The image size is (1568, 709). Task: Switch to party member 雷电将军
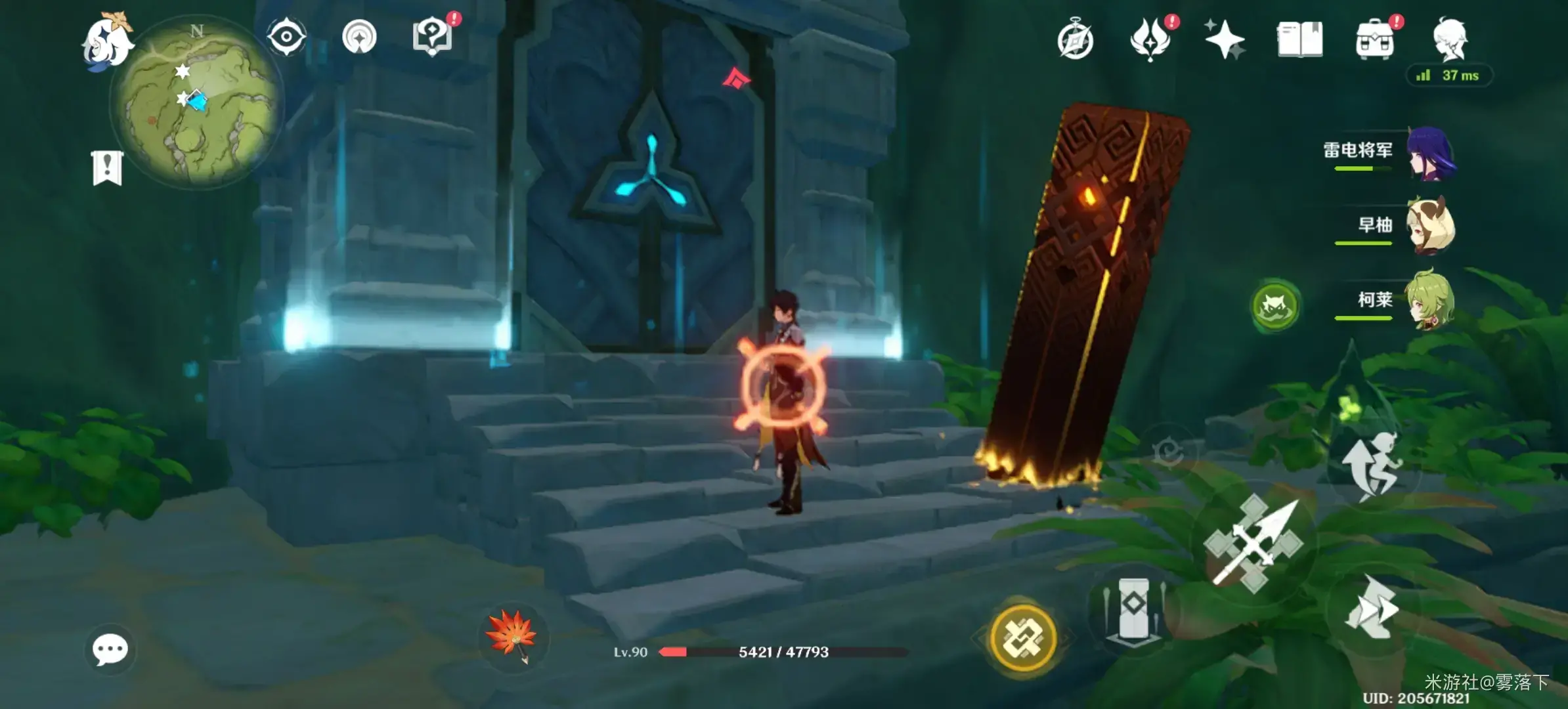pos(1430,154)
